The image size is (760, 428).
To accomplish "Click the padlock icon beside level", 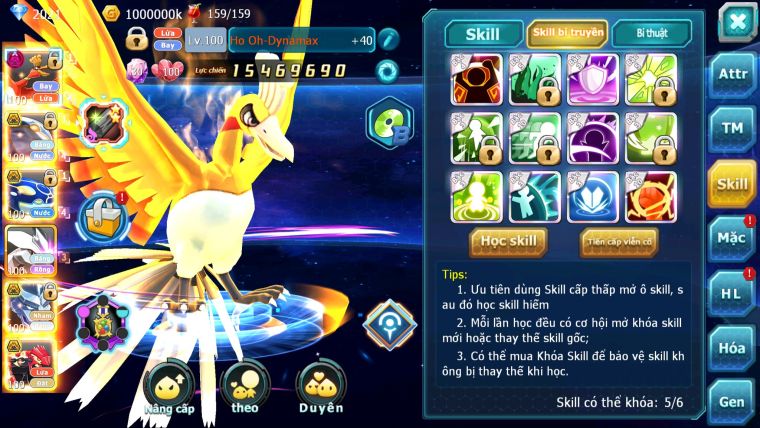I will [137, 40].
